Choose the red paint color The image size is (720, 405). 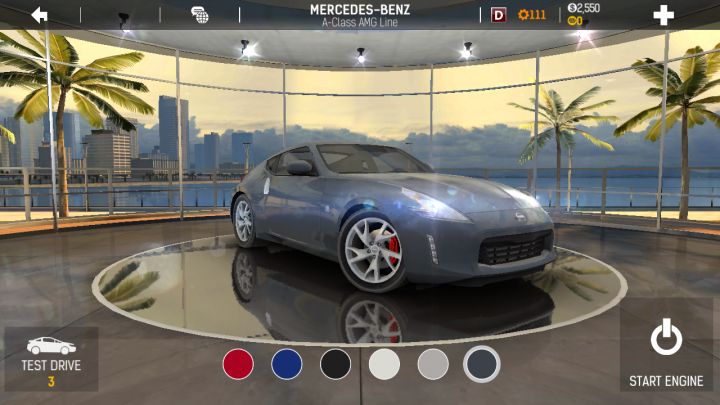[x=238, y=364]
